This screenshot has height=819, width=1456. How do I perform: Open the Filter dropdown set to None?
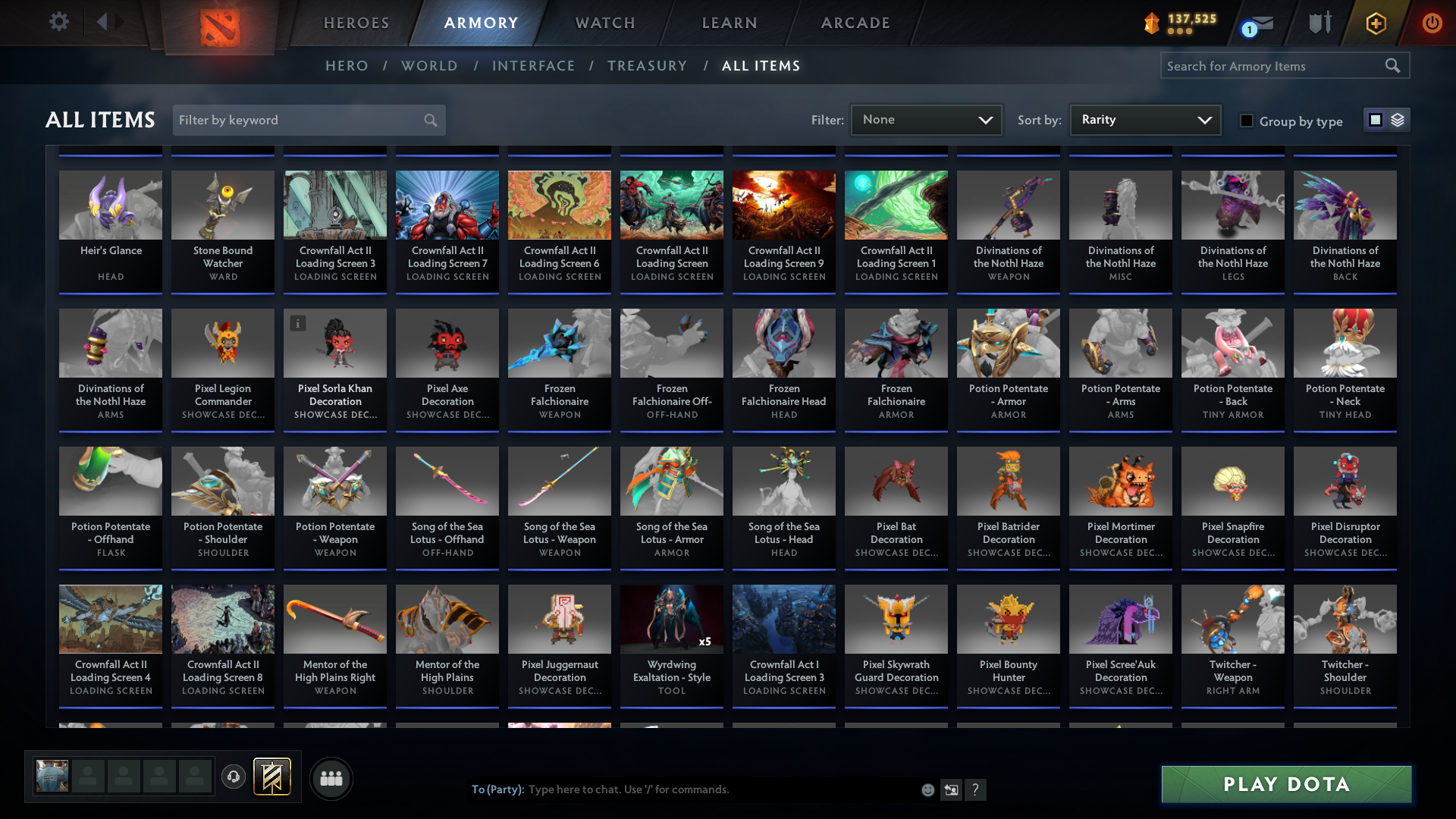pyautogui.click(x=926, y=120)
